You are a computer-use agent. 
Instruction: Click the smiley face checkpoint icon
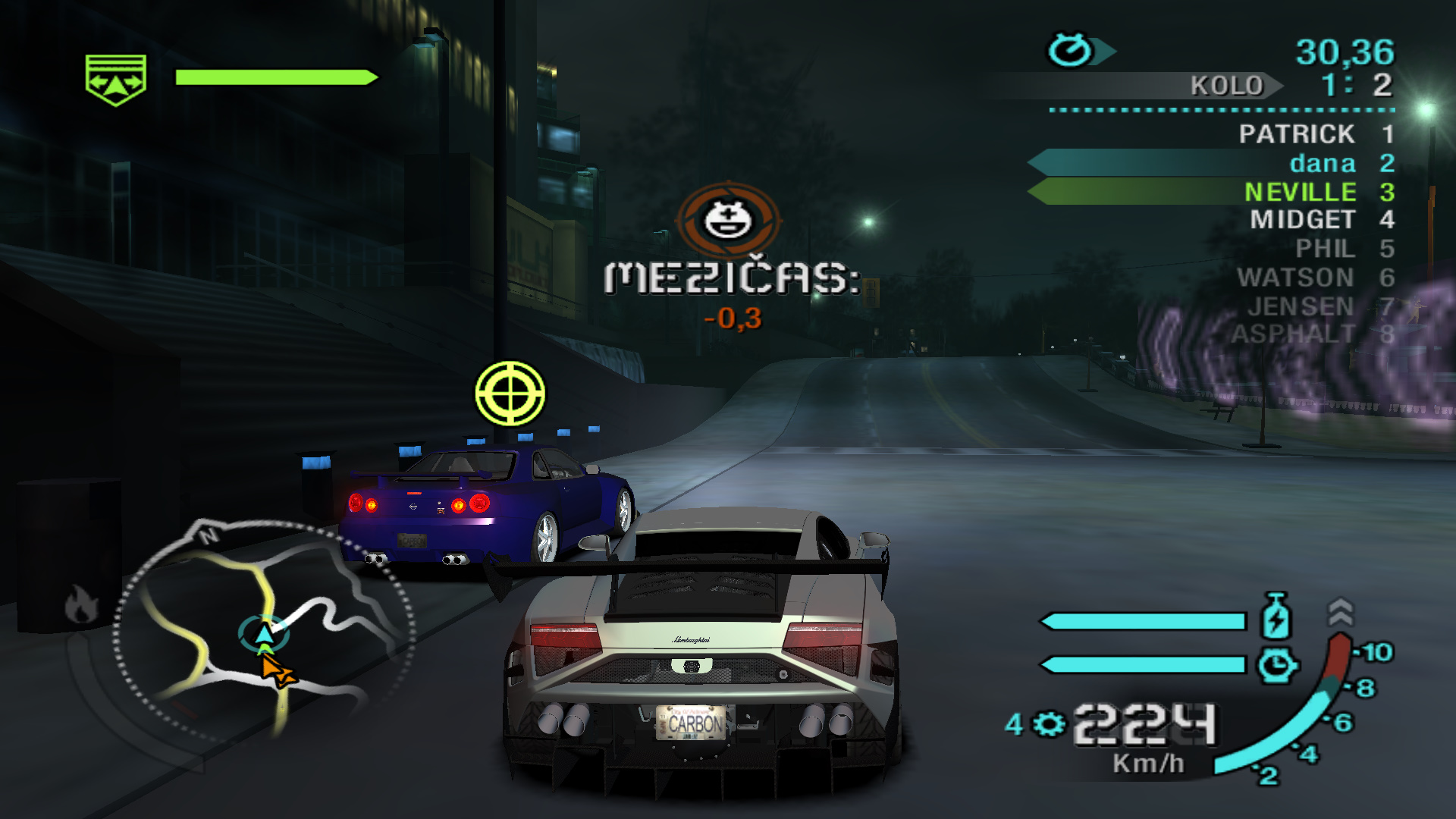728,220
